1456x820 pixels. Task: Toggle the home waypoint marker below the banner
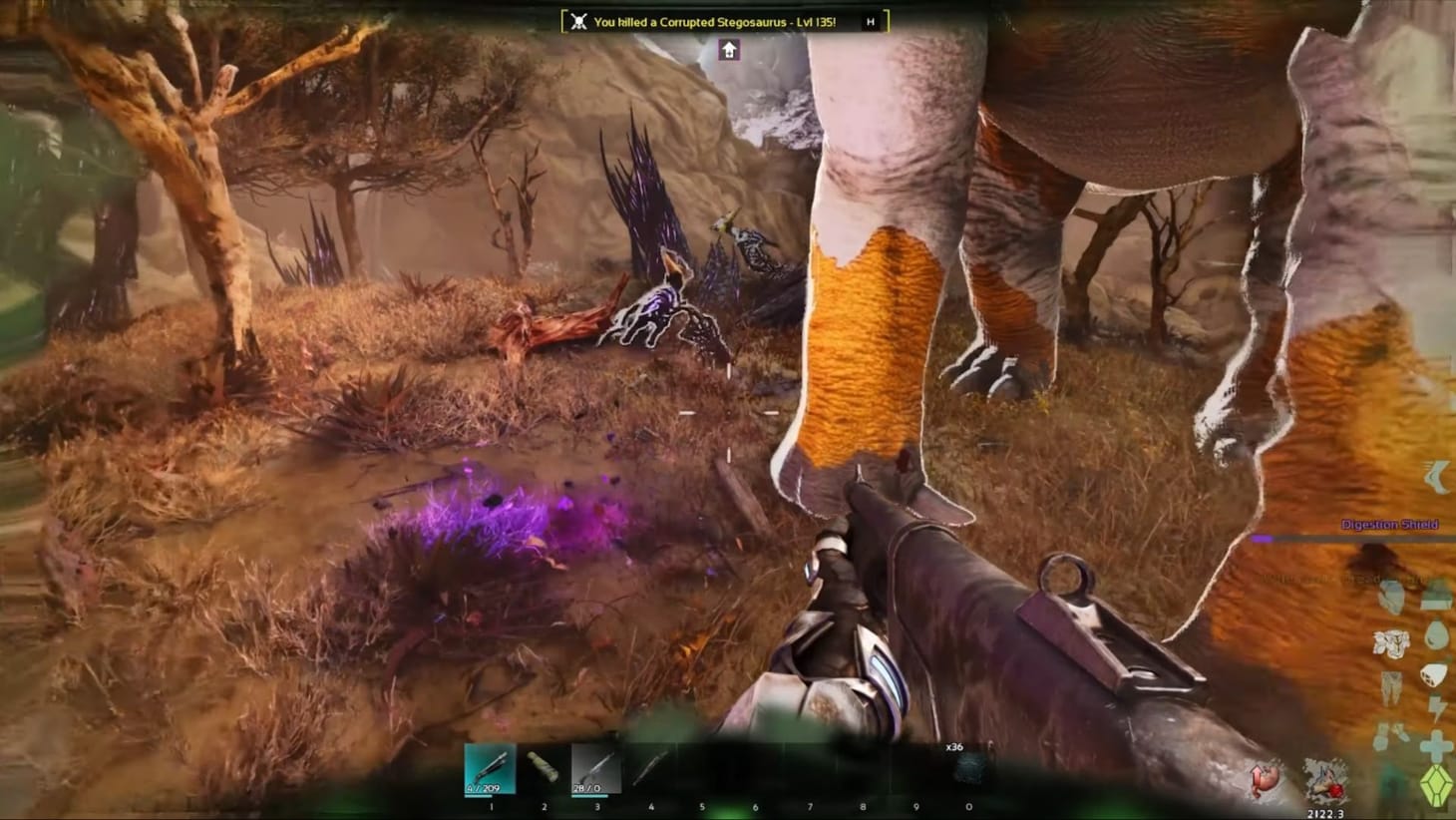(x=729, y=49)
